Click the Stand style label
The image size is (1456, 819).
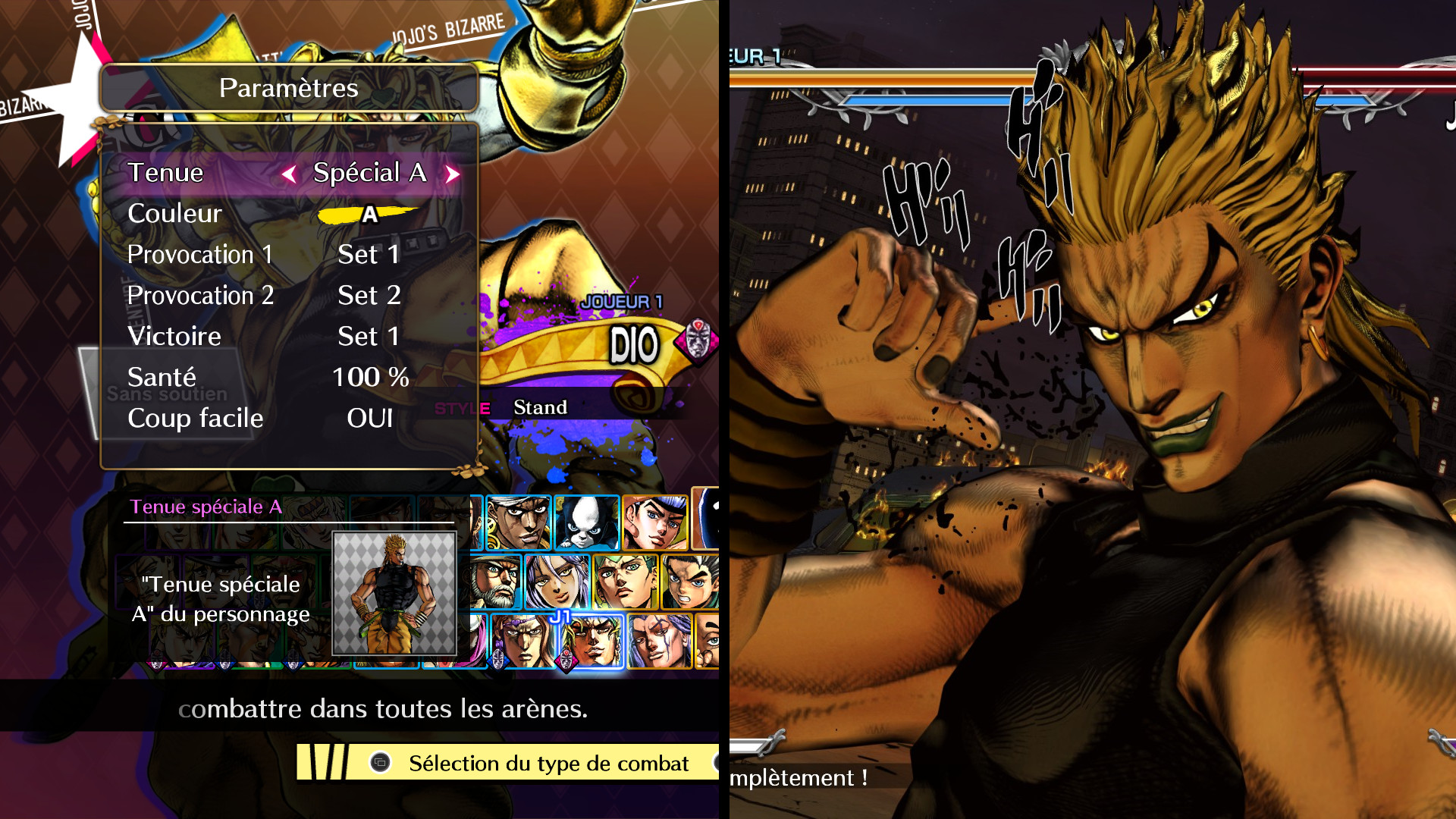point(541,407)
